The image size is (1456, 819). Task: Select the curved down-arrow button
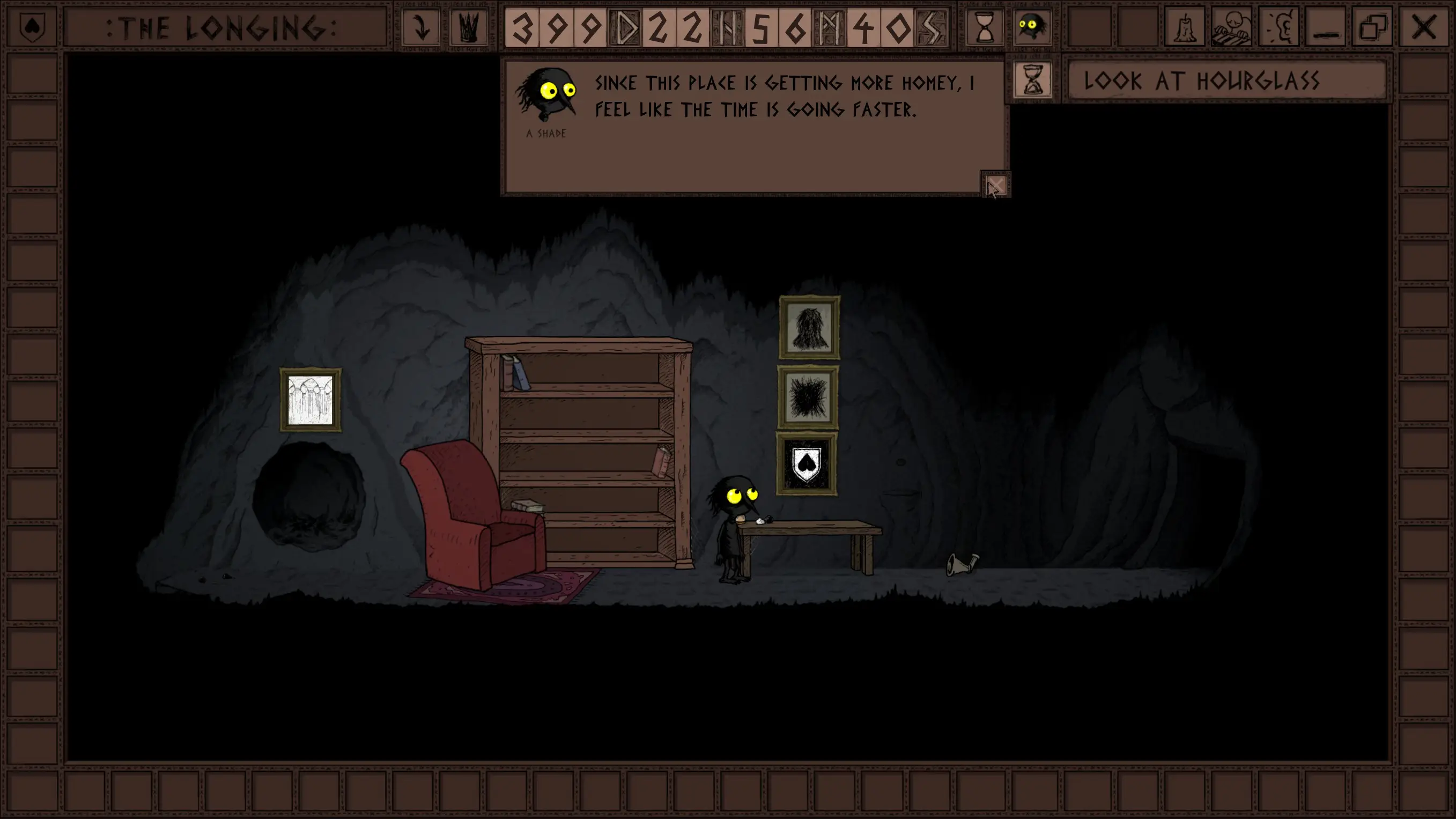(421, 27)
